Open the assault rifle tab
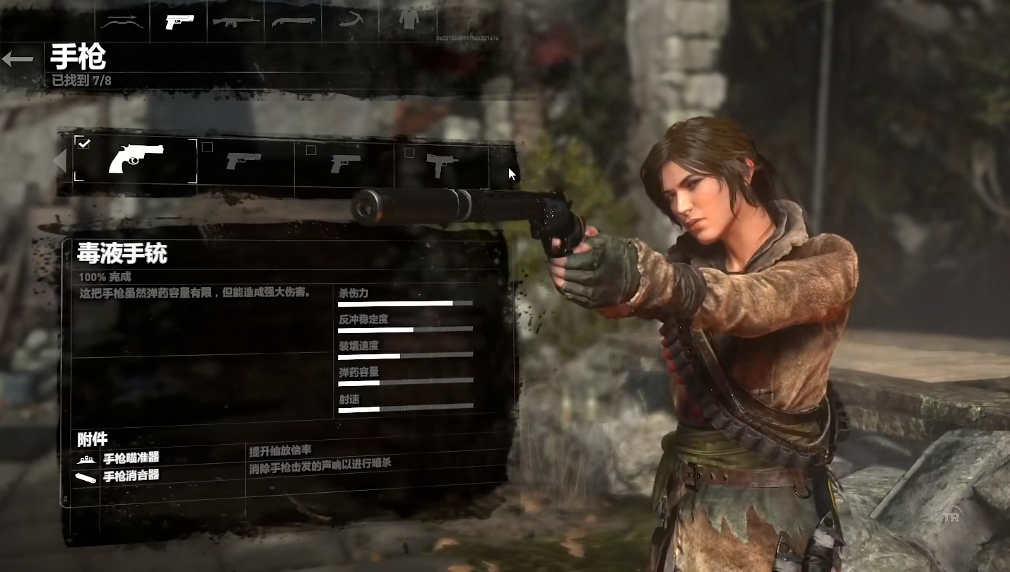Viewport: 1010px width, 572px height. pyautogui.click(x=236, y=20)
